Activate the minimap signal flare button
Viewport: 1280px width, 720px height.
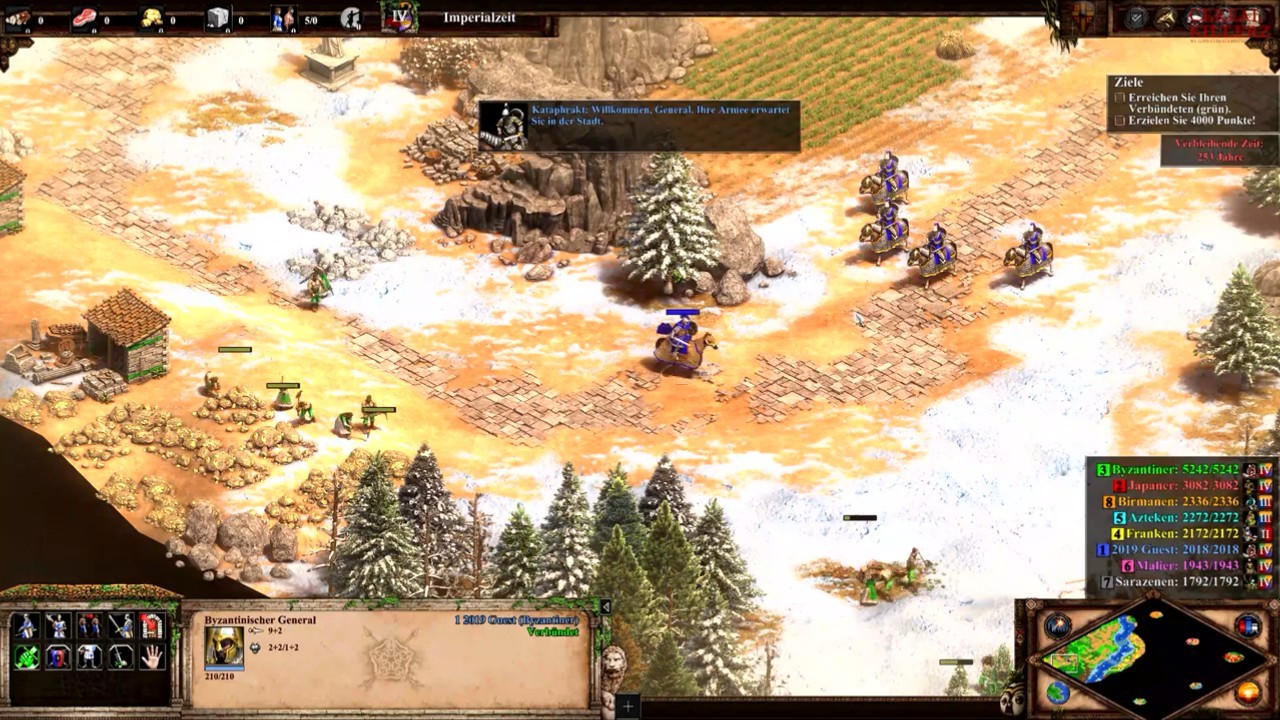coord(1058,626)
